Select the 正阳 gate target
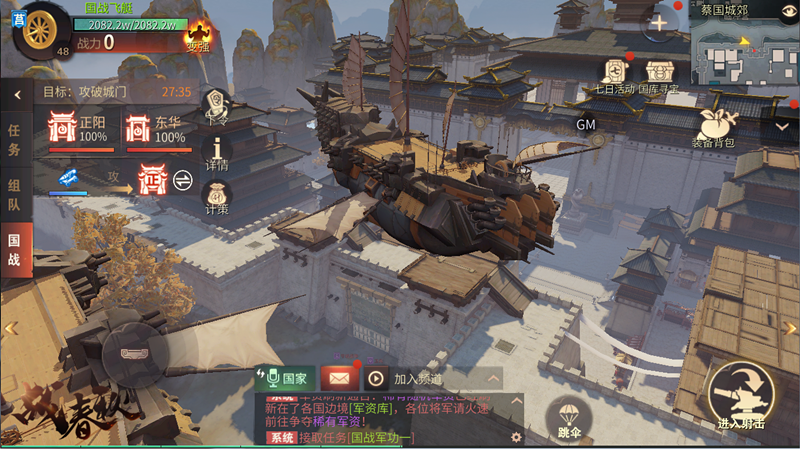 pos(64,128)
